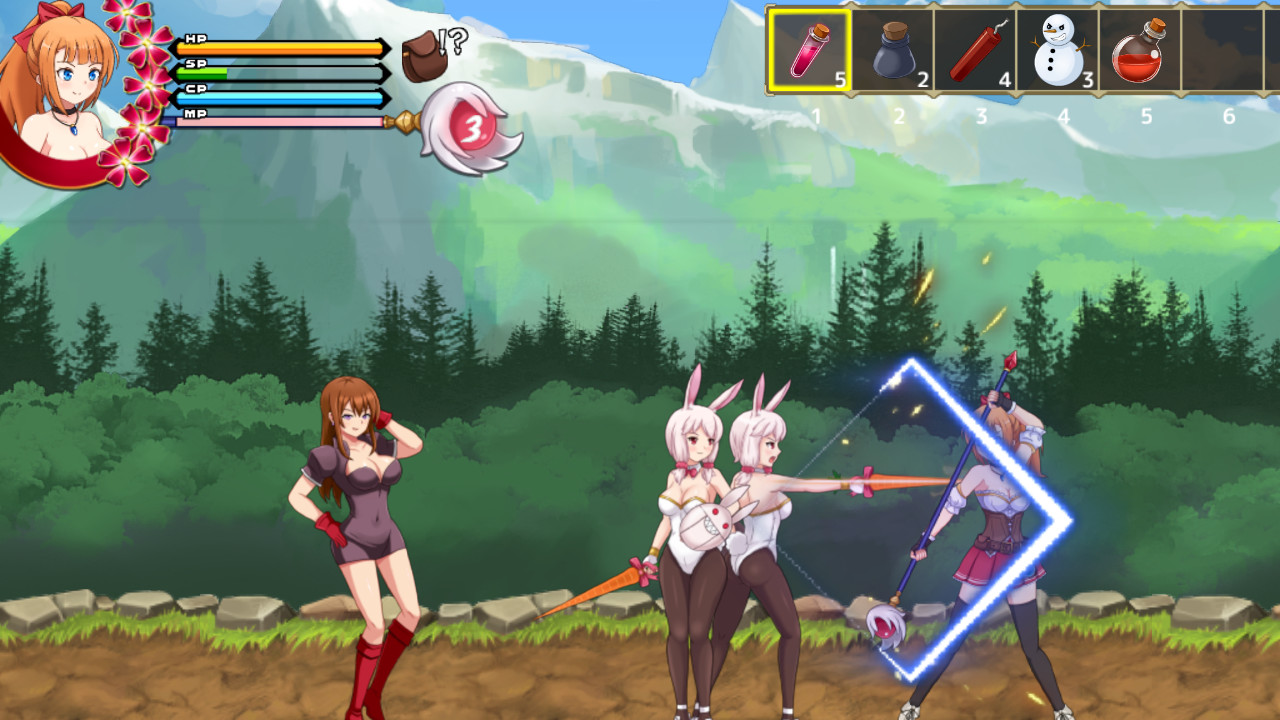The height and width of the screenshot is (720, 1280).
Task: Click the number 4 under the snowman slot
Action: click(x=1063, y=116)
